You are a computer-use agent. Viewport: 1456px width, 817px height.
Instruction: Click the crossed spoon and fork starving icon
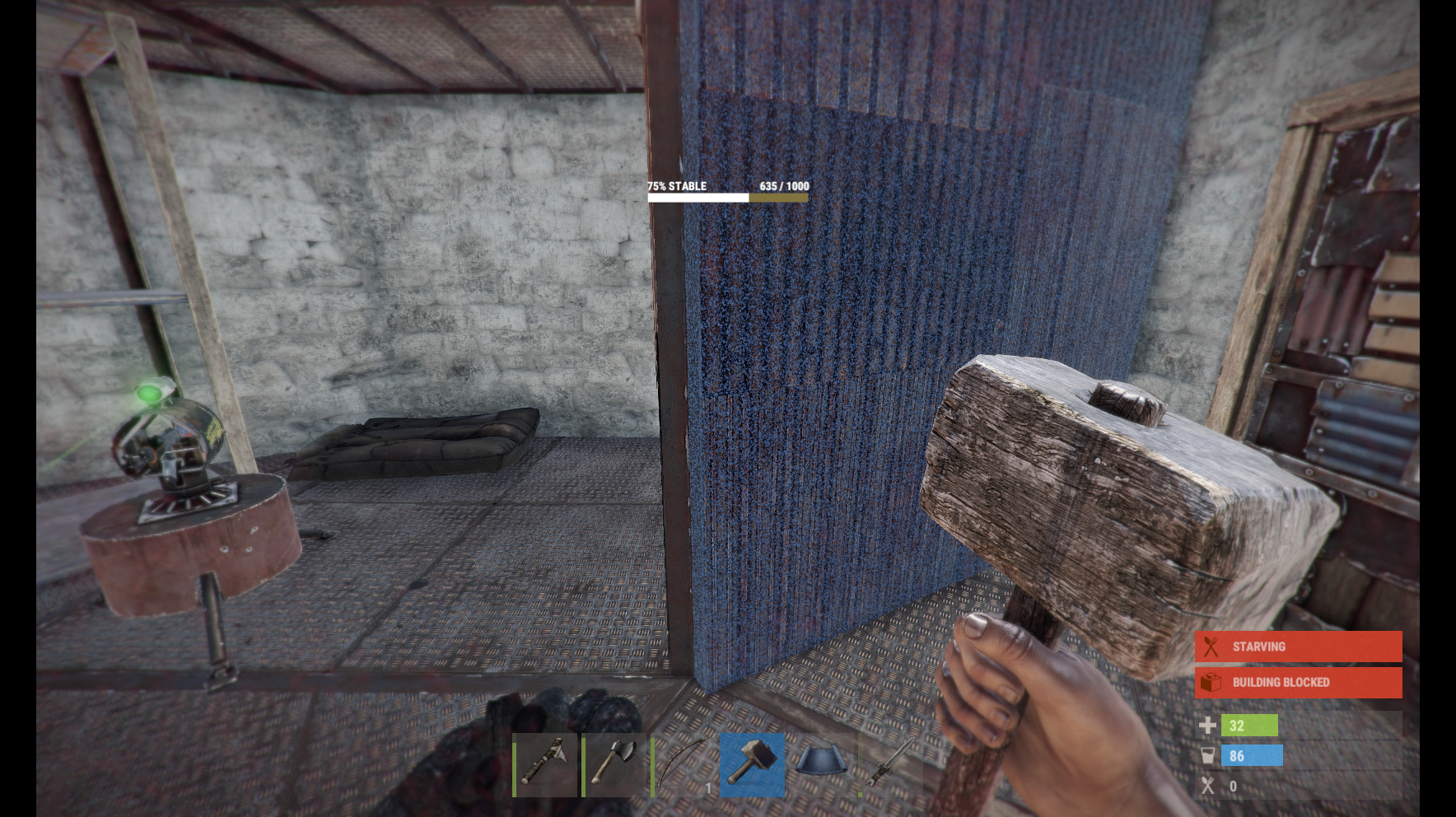1211,646
